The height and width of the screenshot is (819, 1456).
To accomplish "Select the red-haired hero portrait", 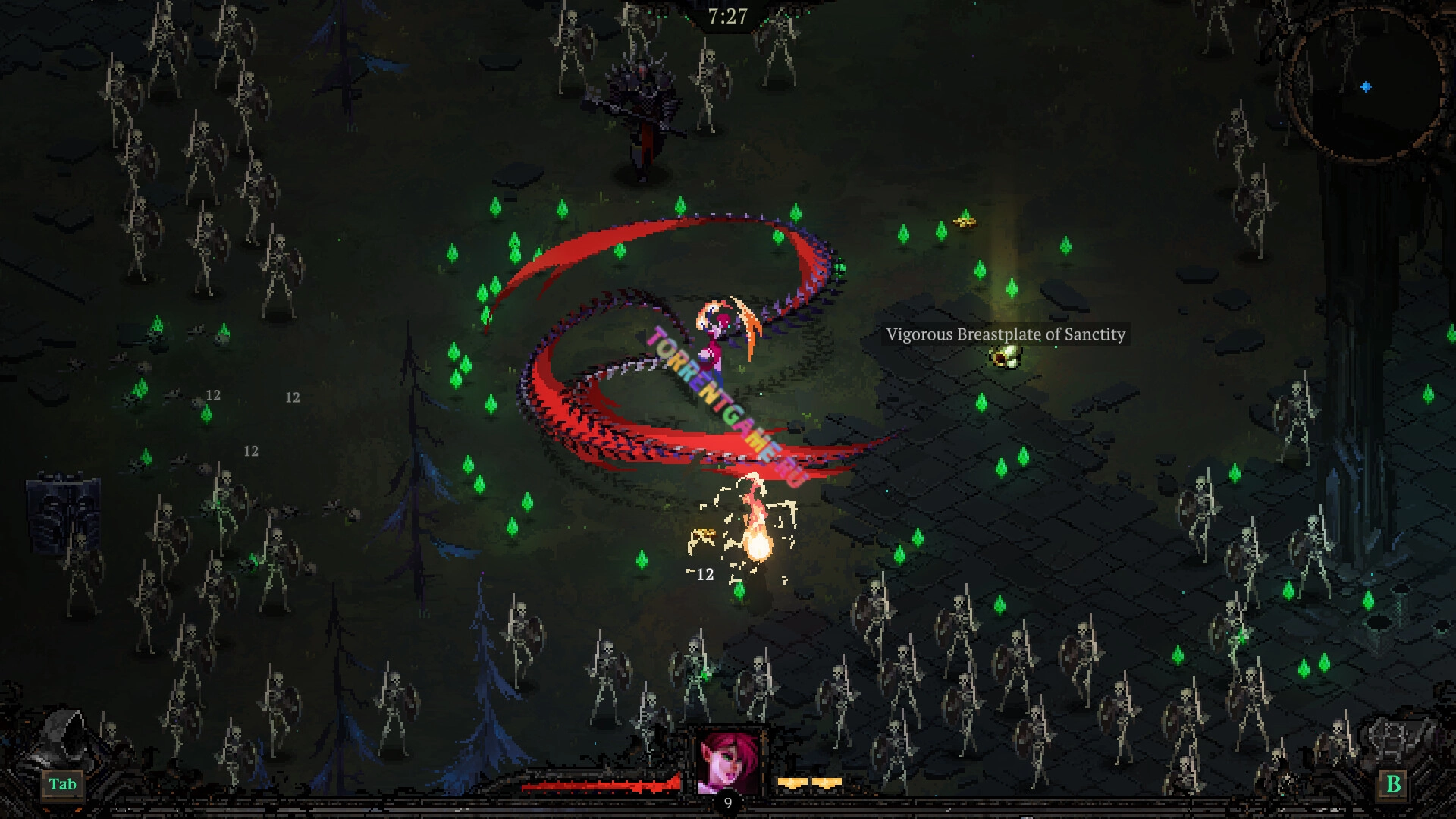I will click(727, 761).
